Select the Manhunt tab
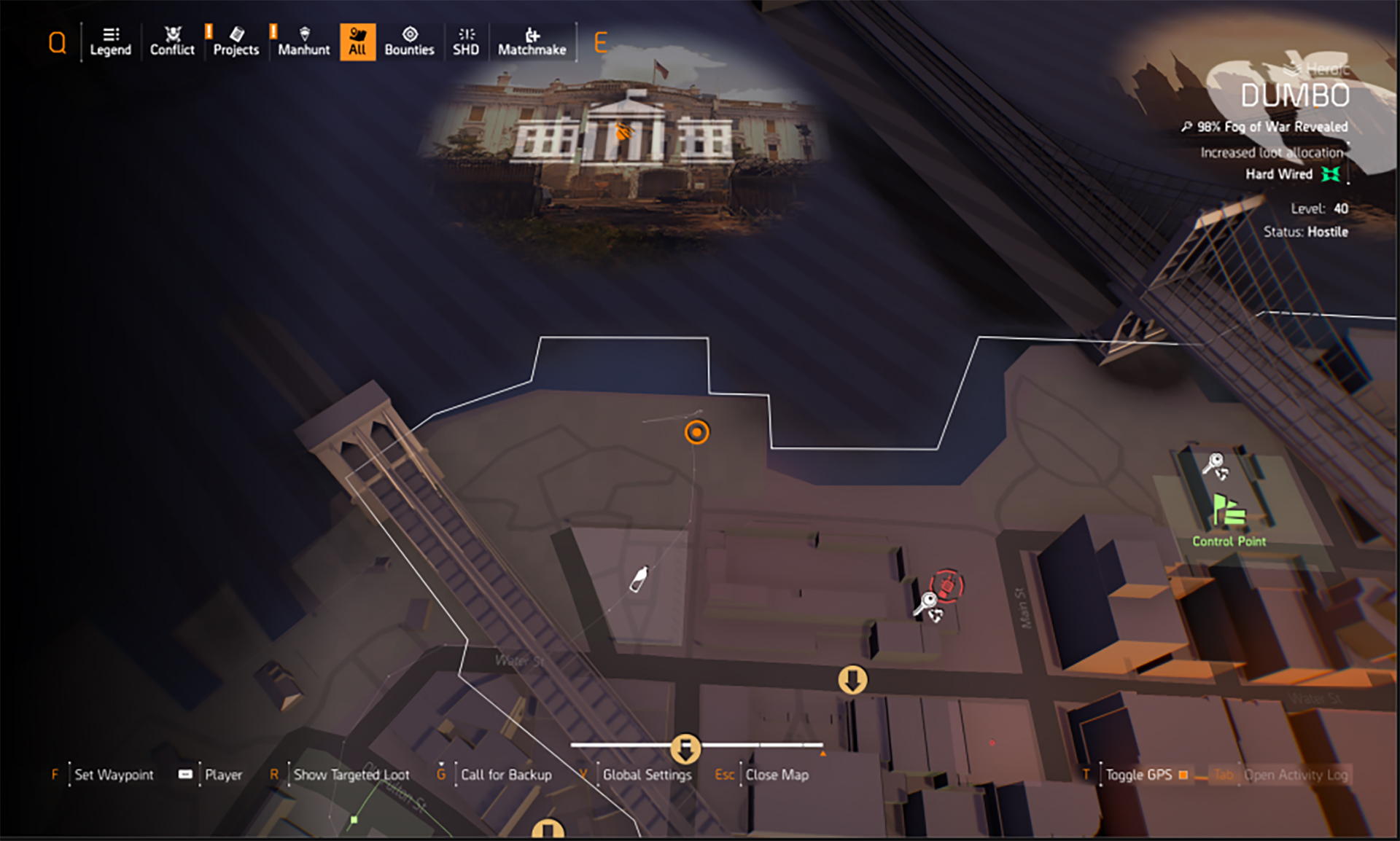Viewport: 1400px width, 841px height. 303,42
